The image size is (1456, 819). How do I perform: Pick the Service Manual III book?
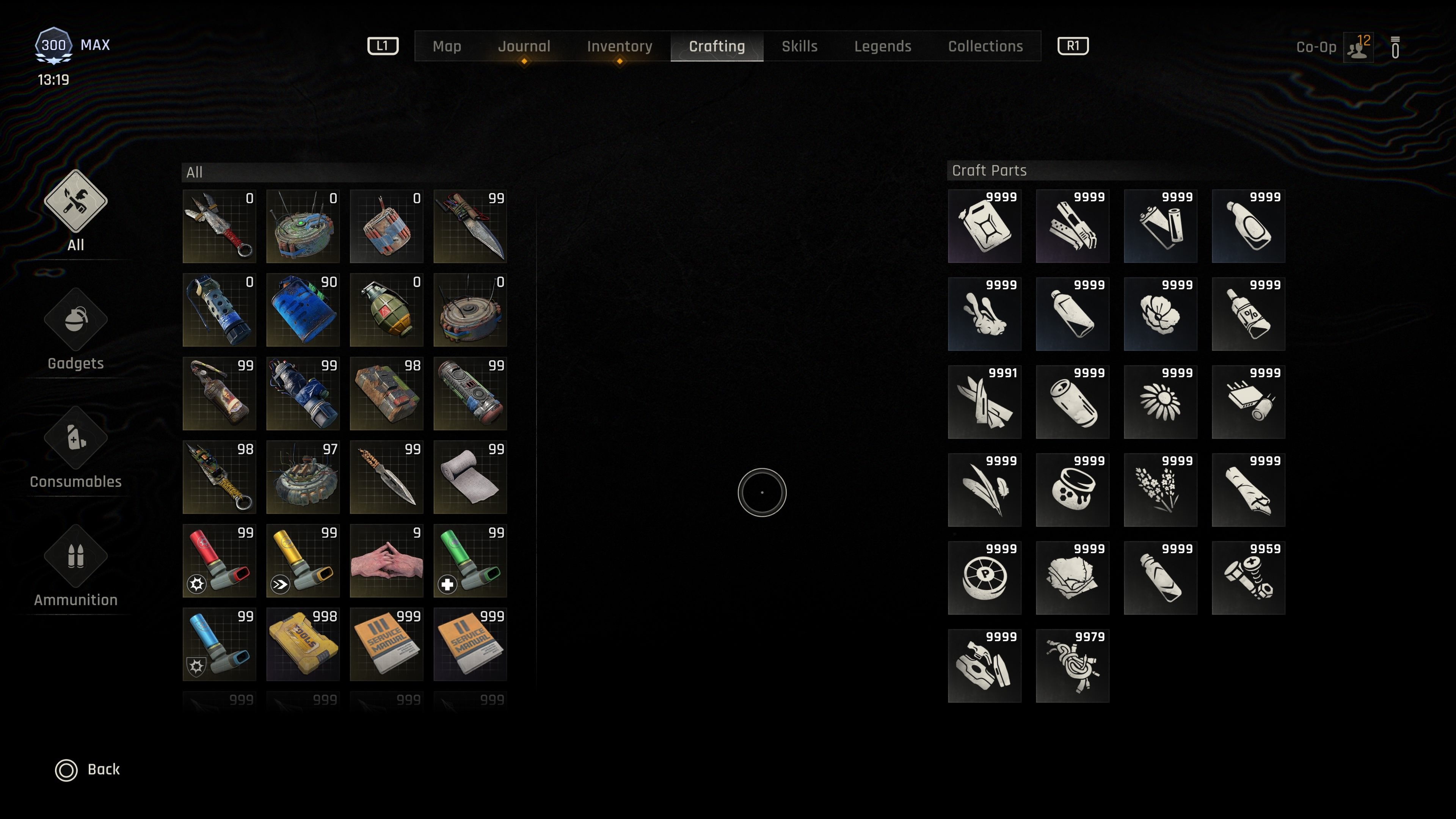tap(387, 644)
